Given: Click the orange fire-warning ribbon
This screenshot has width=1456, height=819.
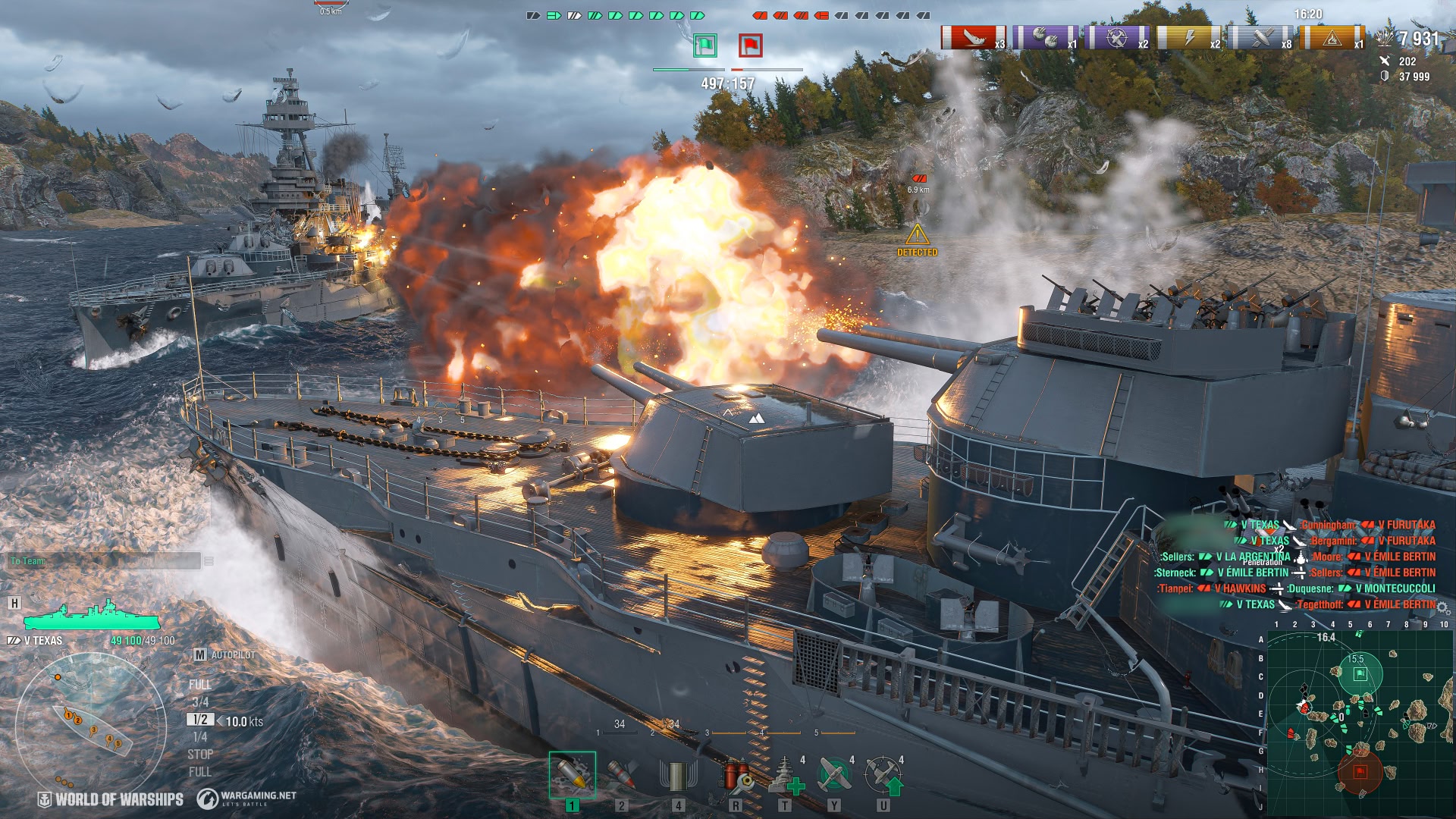Looking at the screenshot, I should (x=1332, y=37).
